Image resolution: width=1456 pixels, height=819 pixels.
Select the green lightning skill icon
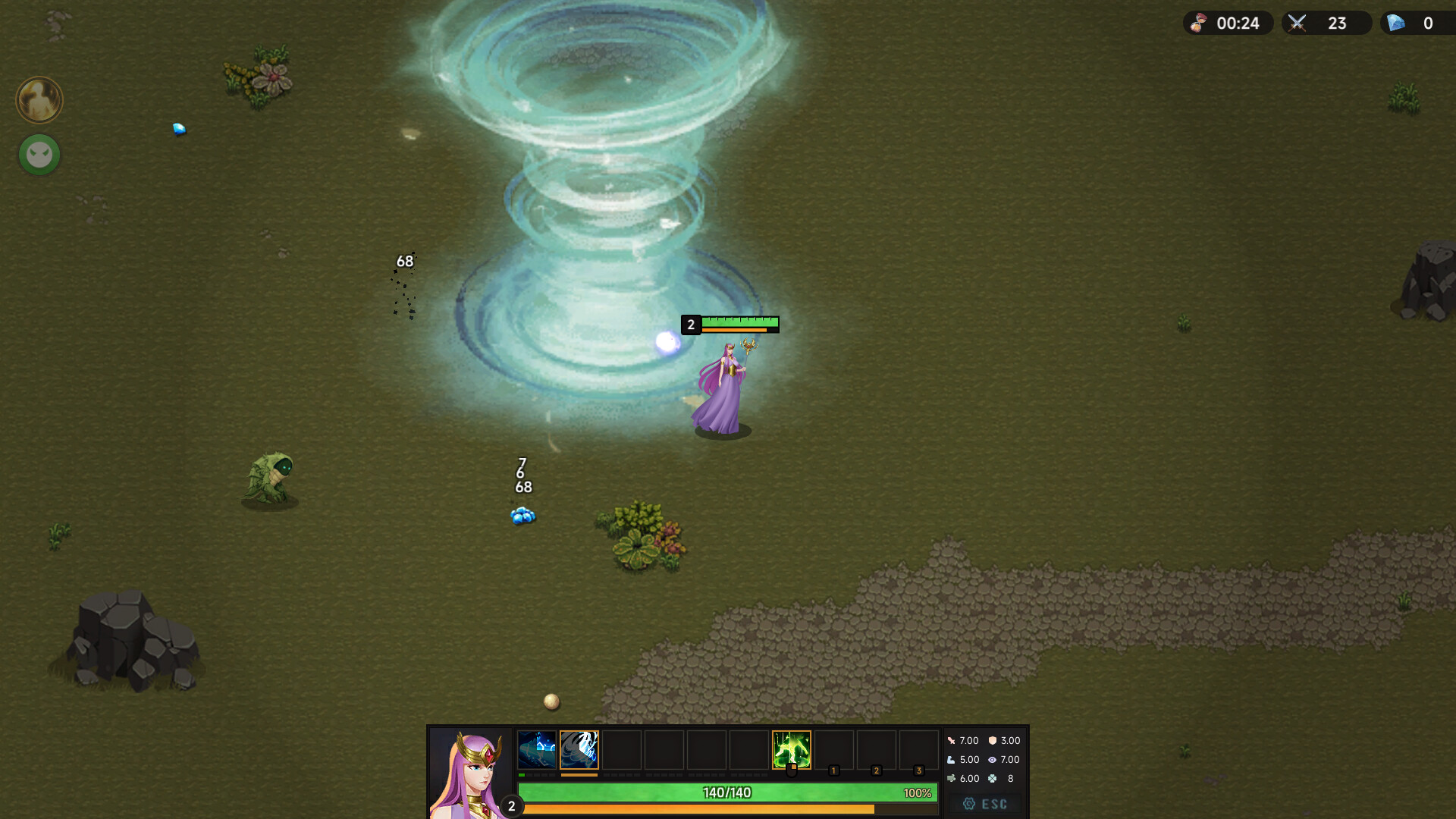[x=791, y=749]
